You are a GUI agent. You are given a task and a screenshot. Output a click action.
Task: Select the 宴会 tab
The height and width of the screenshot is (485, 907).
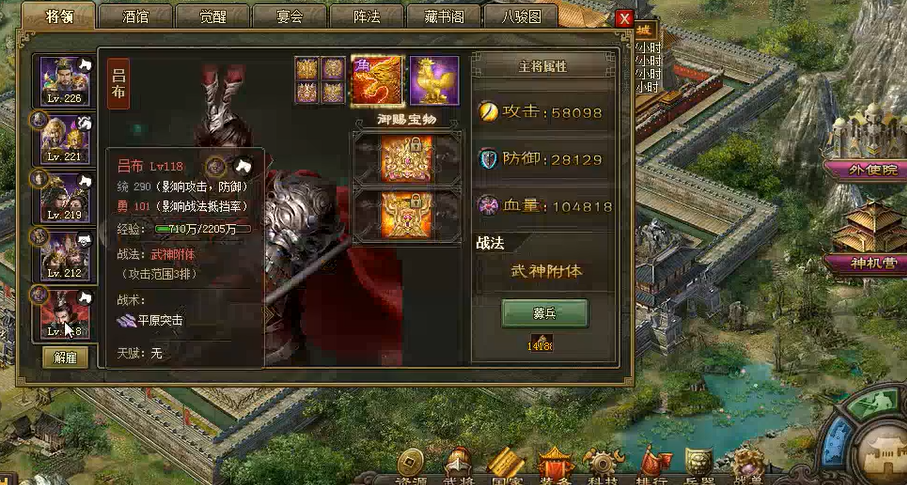pyautogui.click(x=289, y=17)
